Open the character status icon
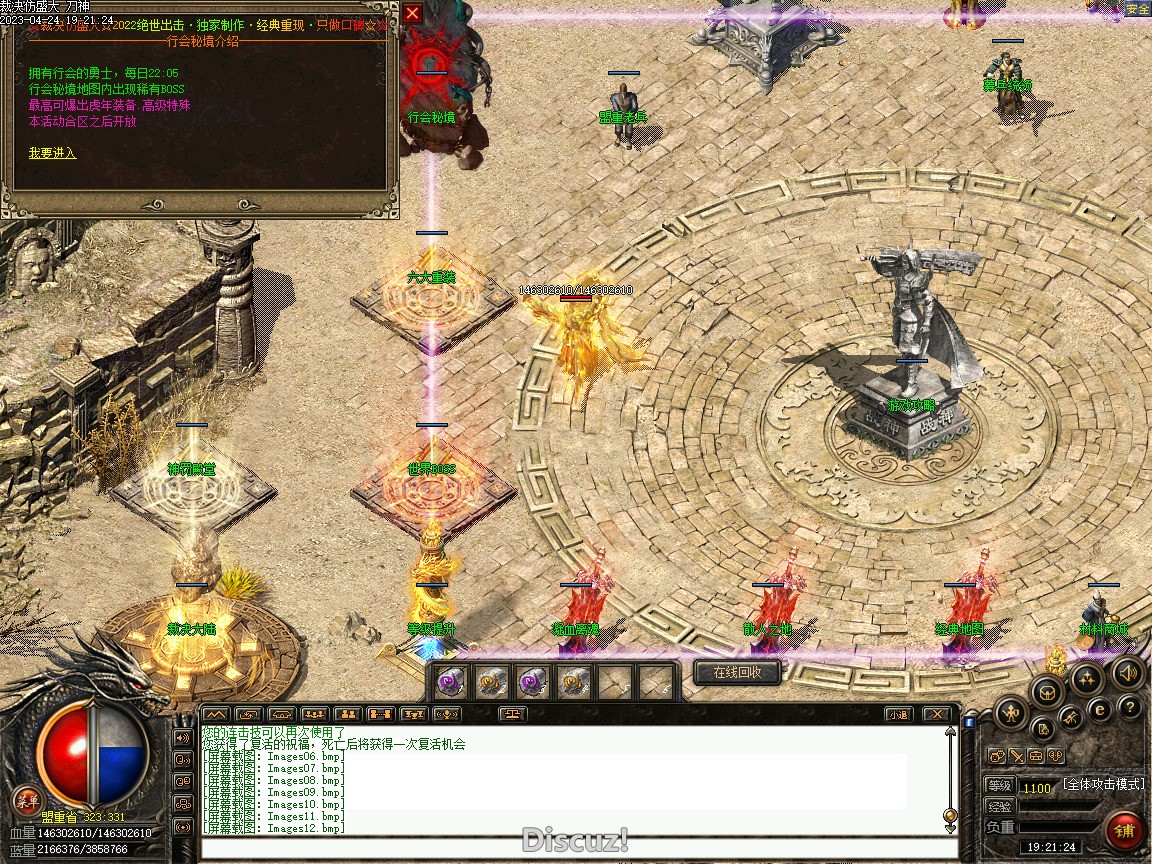Screen dimensions: 1152x864 (x=1012, y=712)
